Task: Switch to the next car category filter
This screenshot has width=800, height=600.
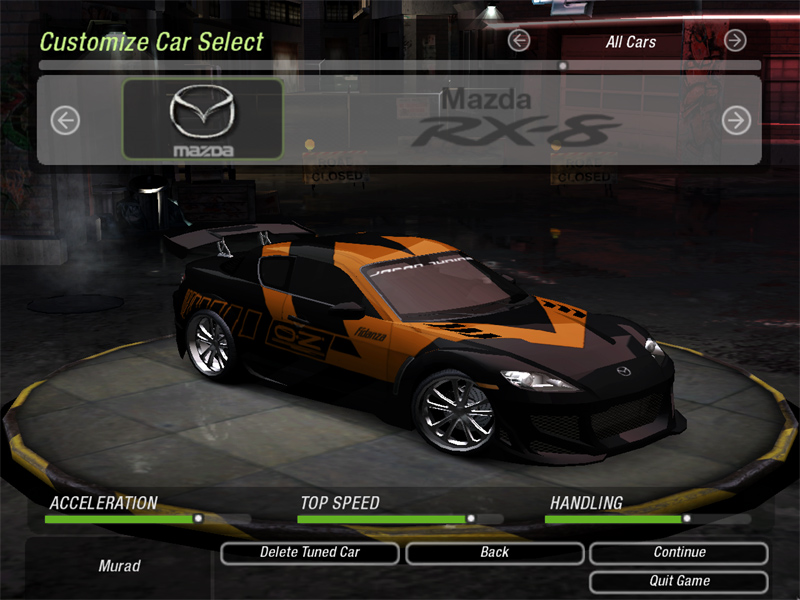Action: (735, 40)
